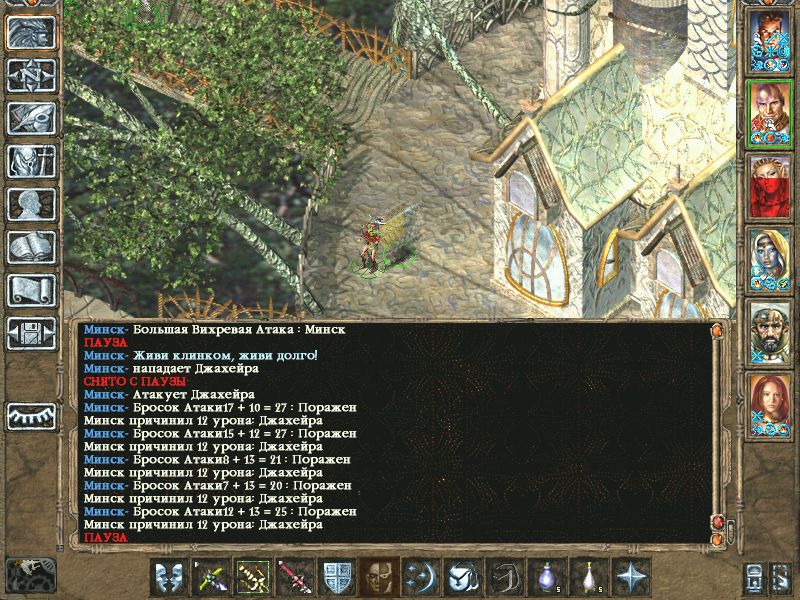The width and height of the screenshot is (800, 600).
Task: Select the red-tinted wounded woman portrait
Action: point(770,186)
